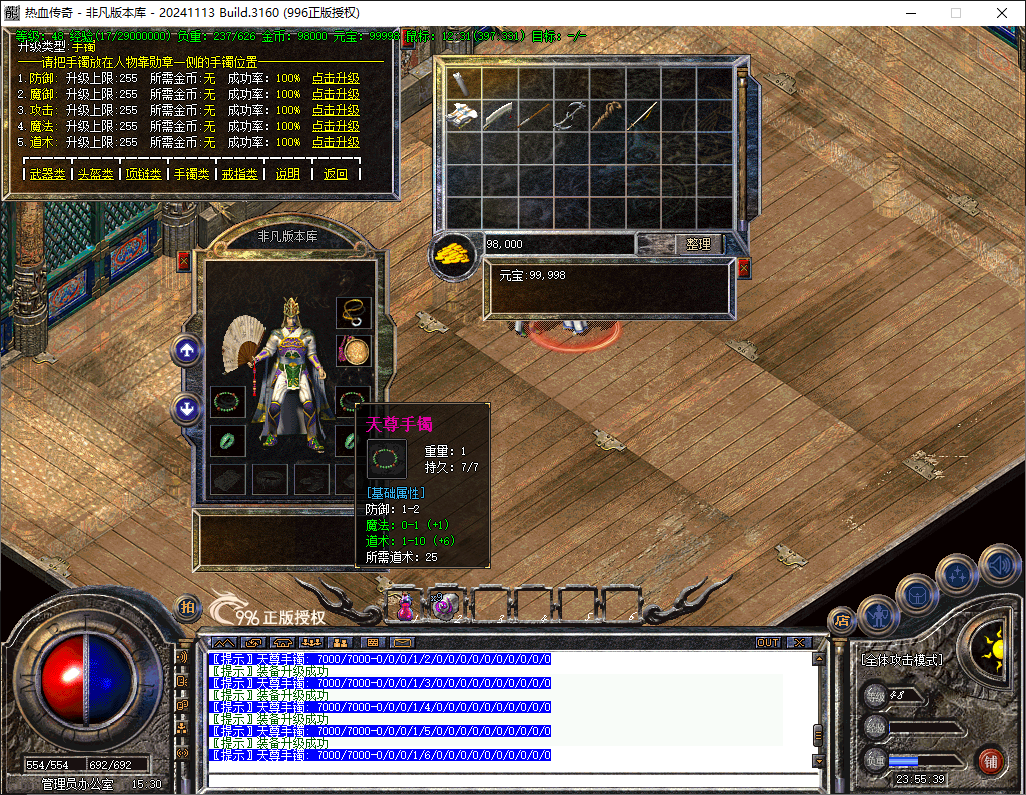Use the red potion in the hotbar
The width and height of the screenshot is (1026, 795).
pyautogui.click(x=406, y=606)
